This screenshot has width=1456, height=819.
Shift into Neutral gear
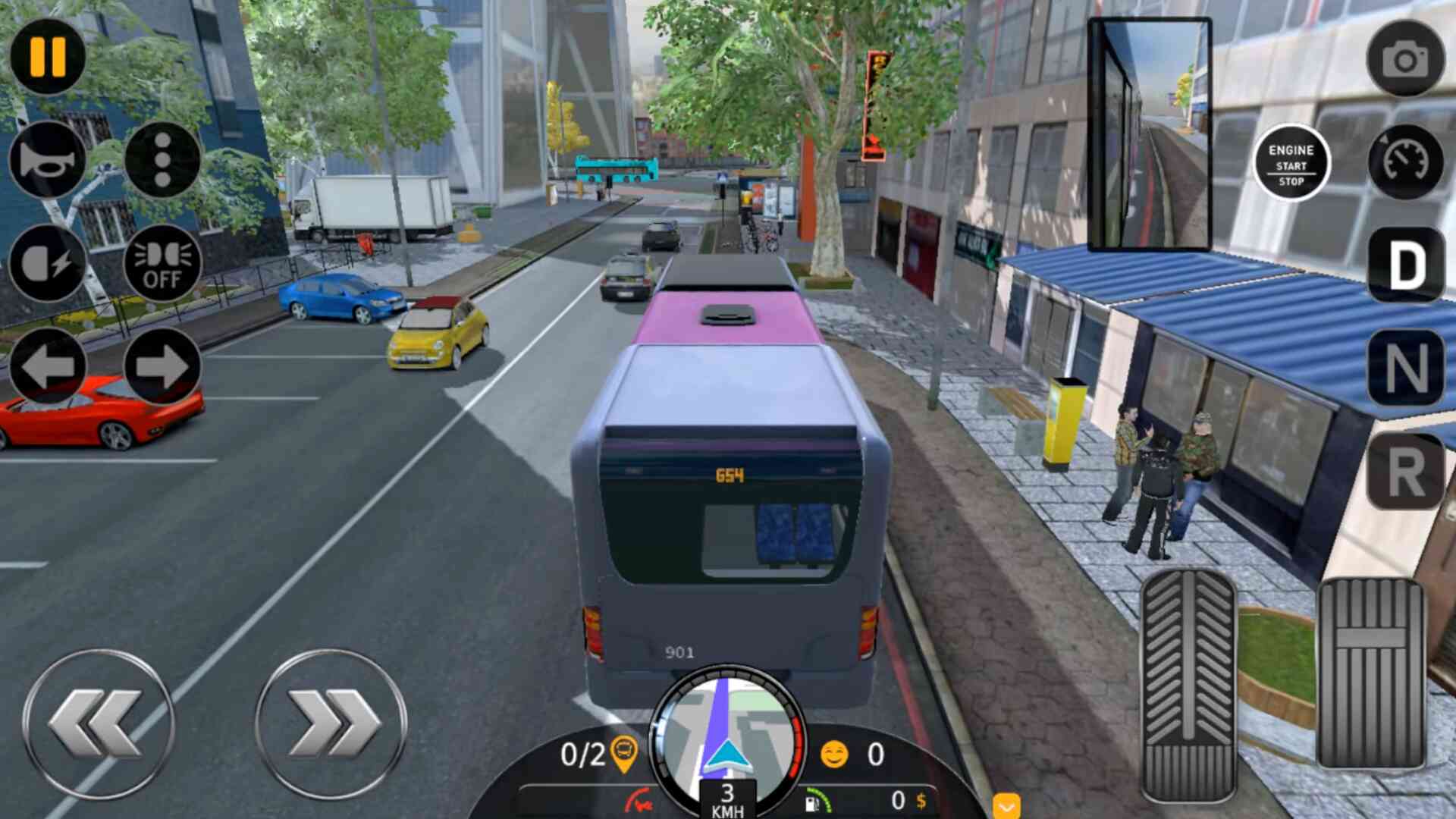(1405, 369)
